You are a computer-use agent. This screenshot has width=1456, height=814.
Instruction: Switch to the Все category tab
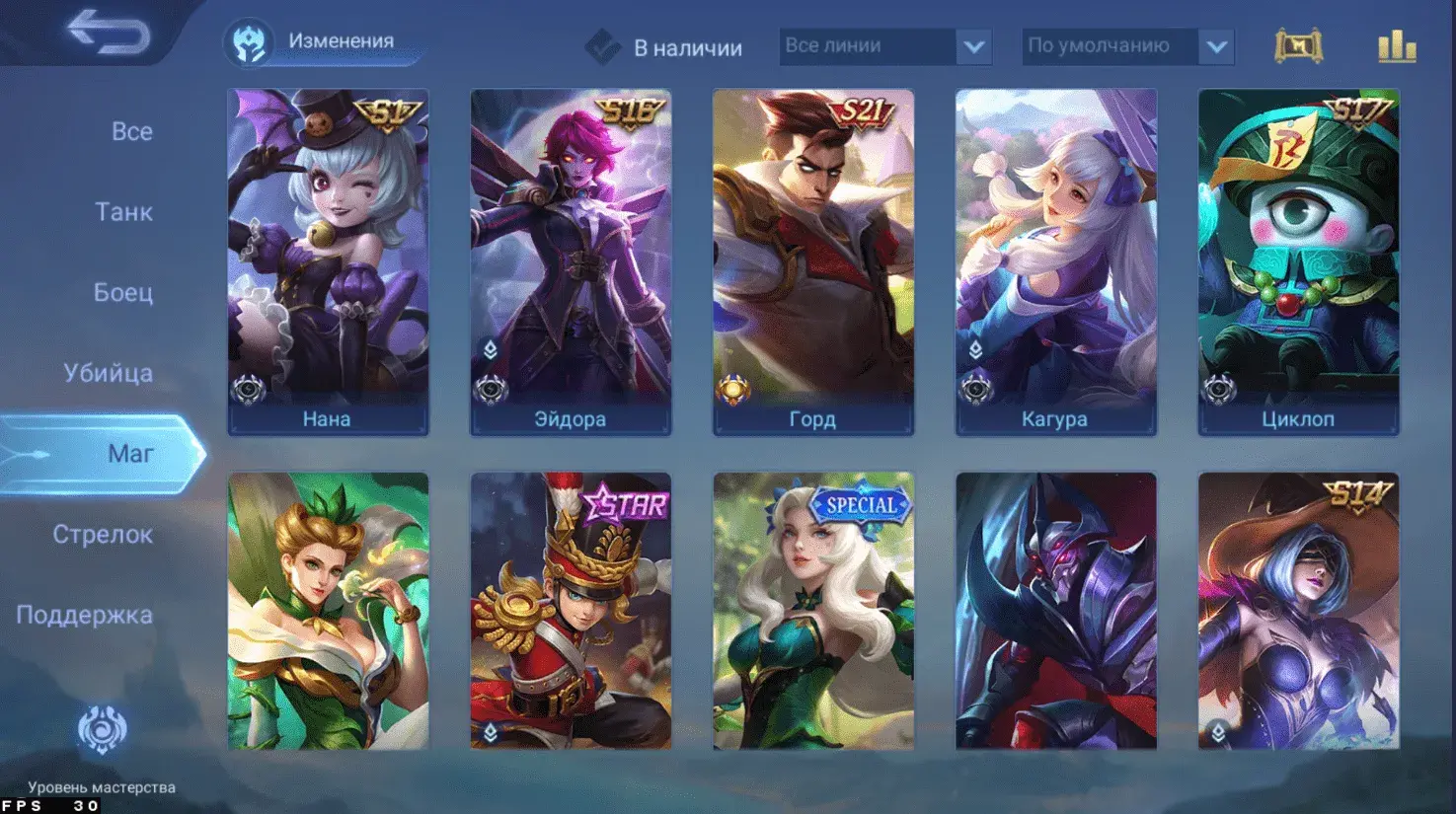pyautogui.click(x=131, y=132)
